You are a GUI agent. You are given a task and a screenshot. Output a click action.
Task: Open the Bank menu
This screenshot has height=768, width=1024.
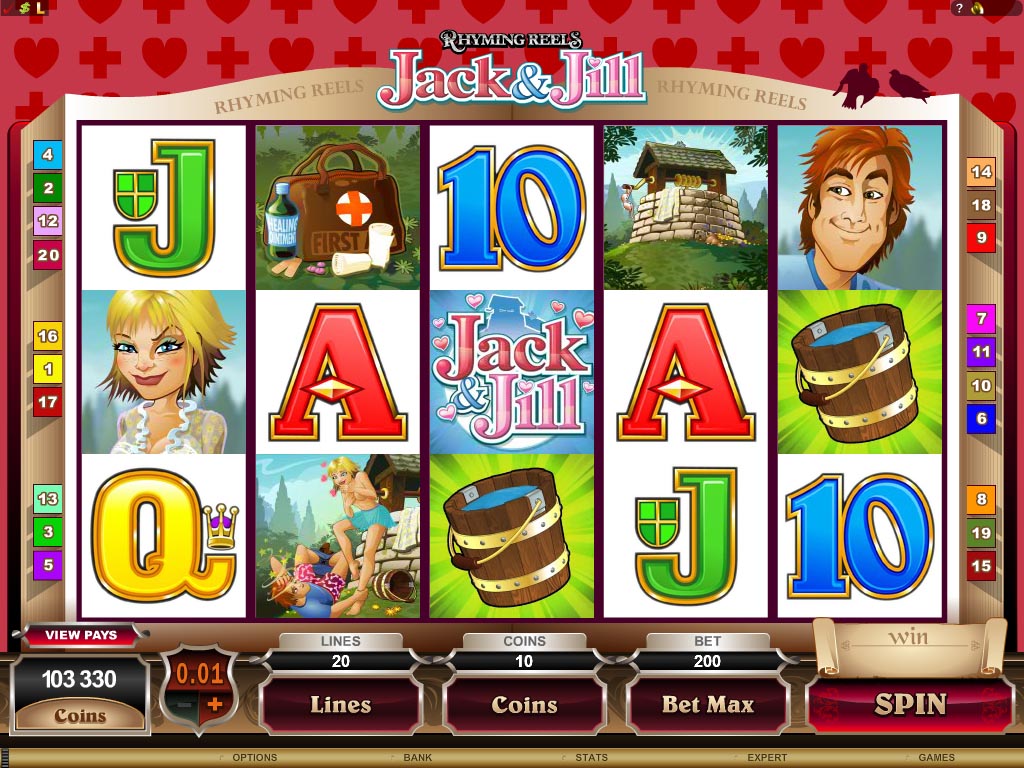(x=417, y=758)
